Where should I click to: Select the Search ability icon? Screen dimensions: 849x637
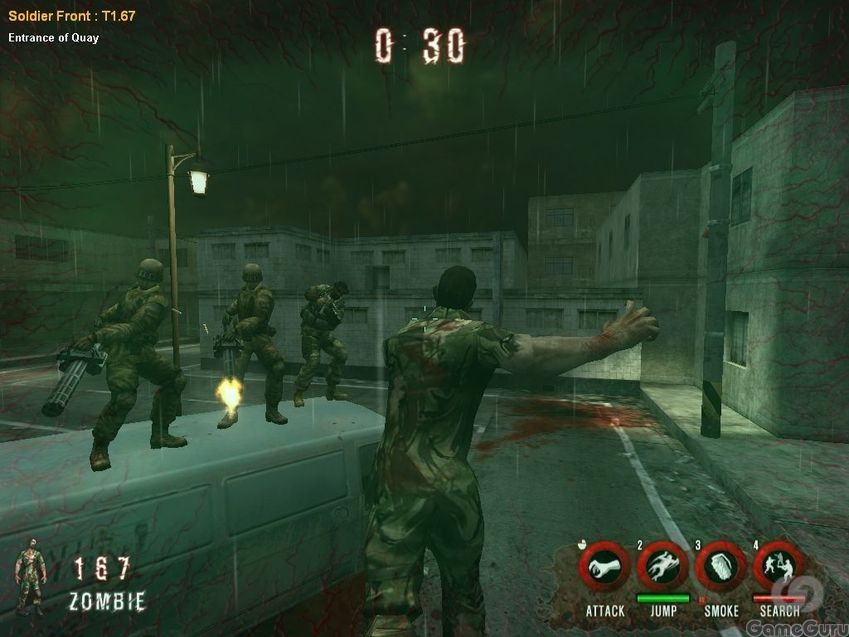point(778,568)
